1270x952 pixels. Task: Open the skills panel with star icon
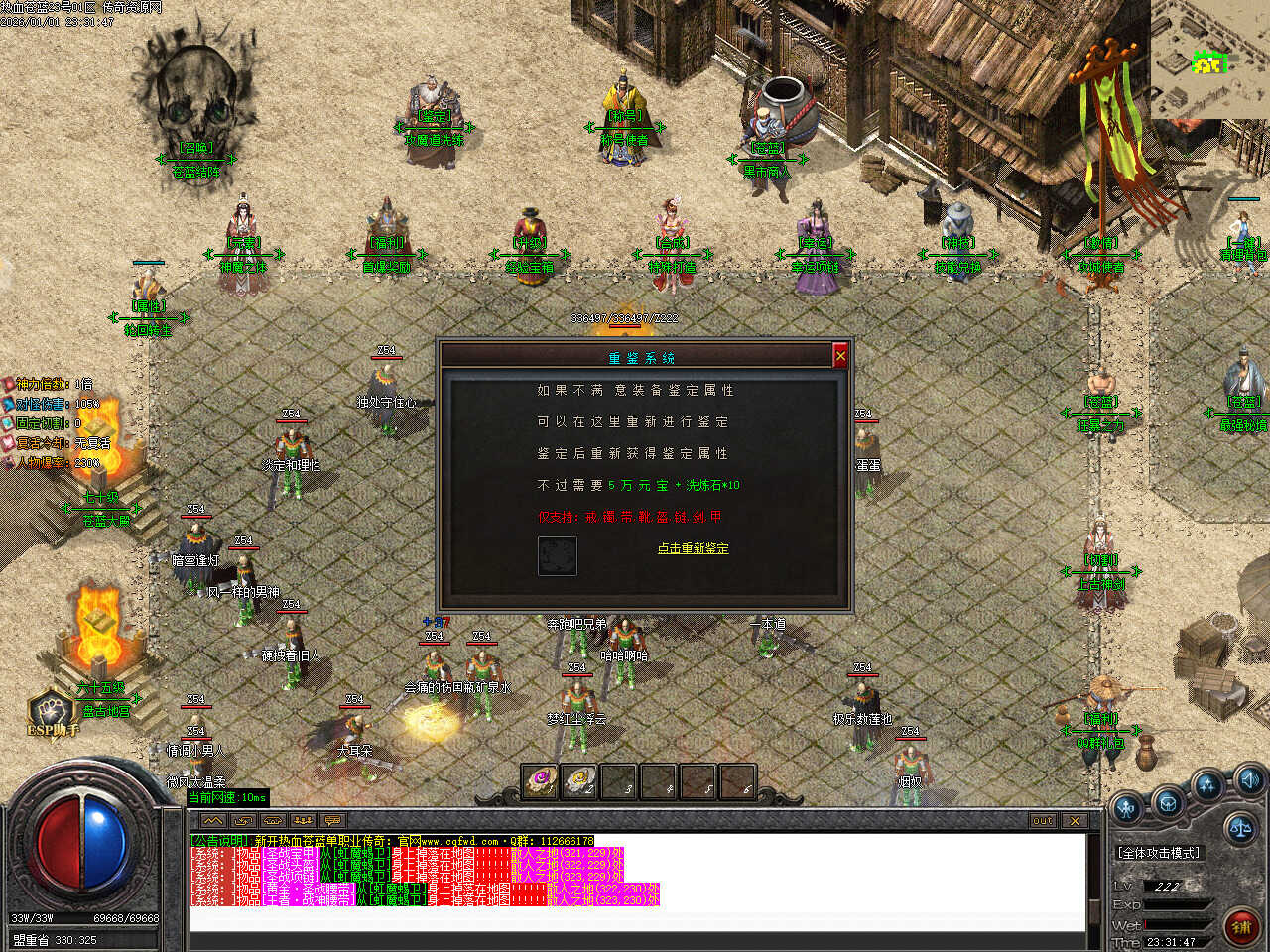[x=1207, y=787]
